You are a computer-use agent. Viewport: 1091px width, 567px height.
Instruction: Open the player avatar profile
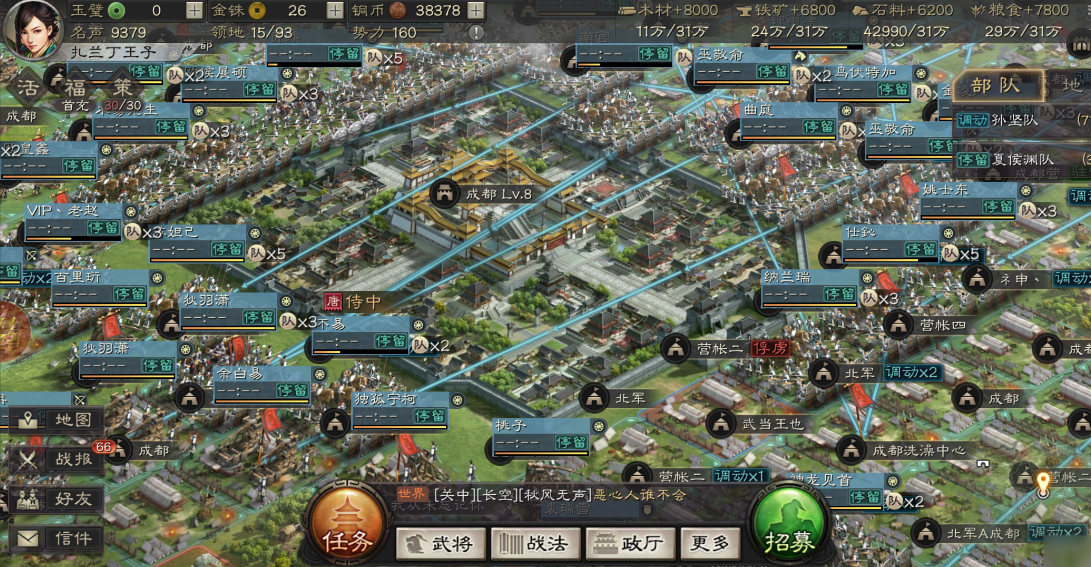(x=32, y=28)
